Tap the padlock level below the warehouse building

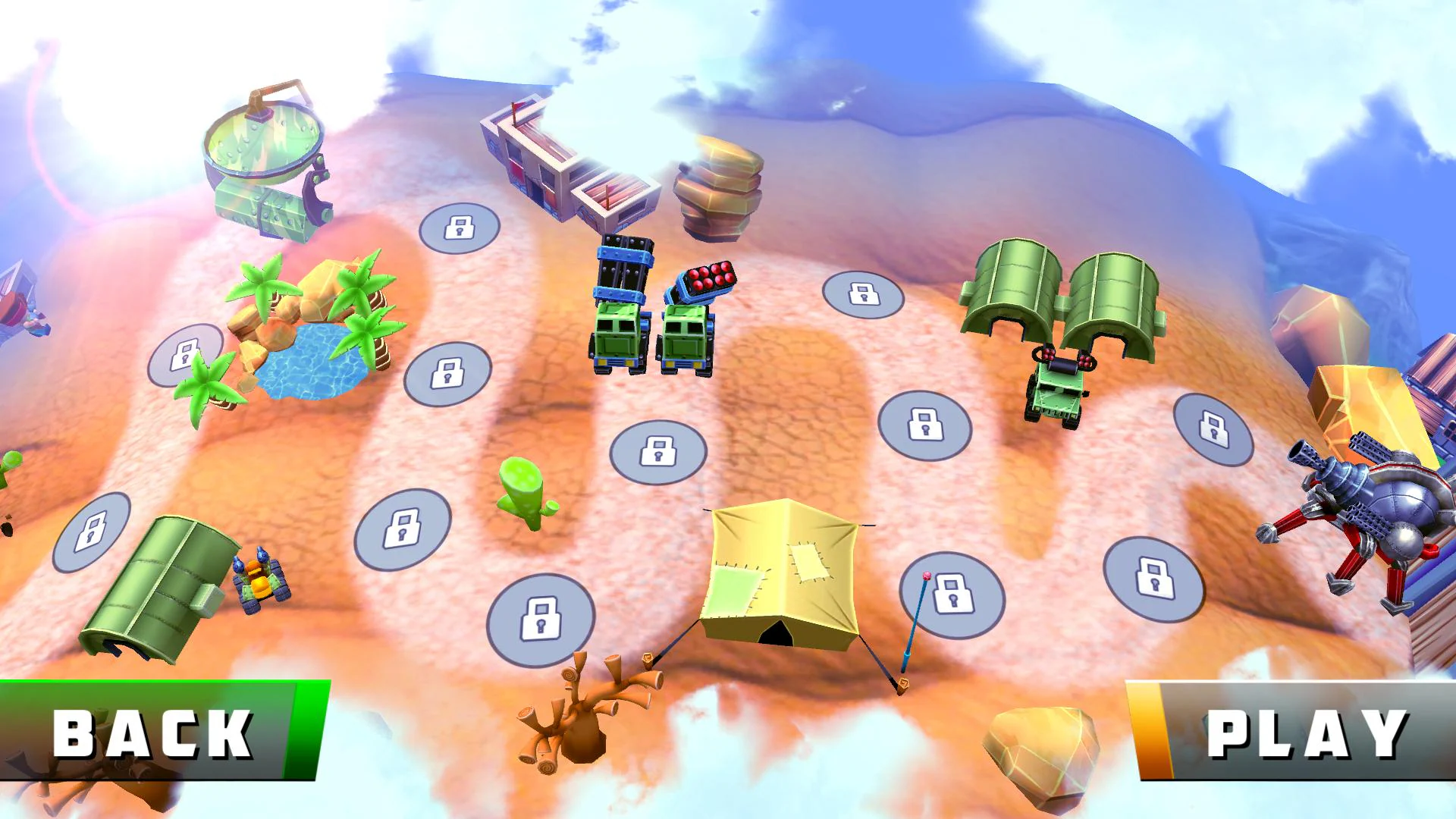457,227
